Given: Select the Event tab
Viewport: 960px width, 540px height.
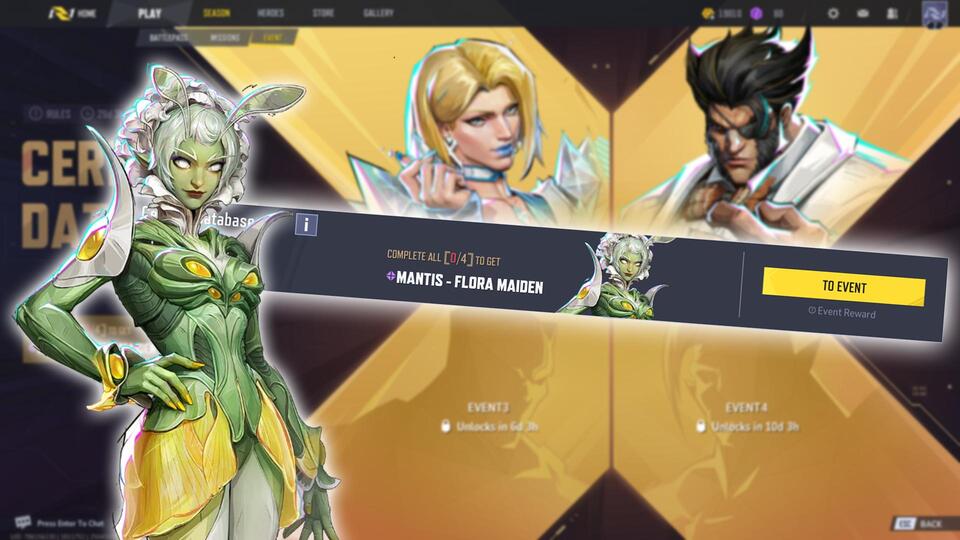Looking at the screenshot, I should [272, 37].
